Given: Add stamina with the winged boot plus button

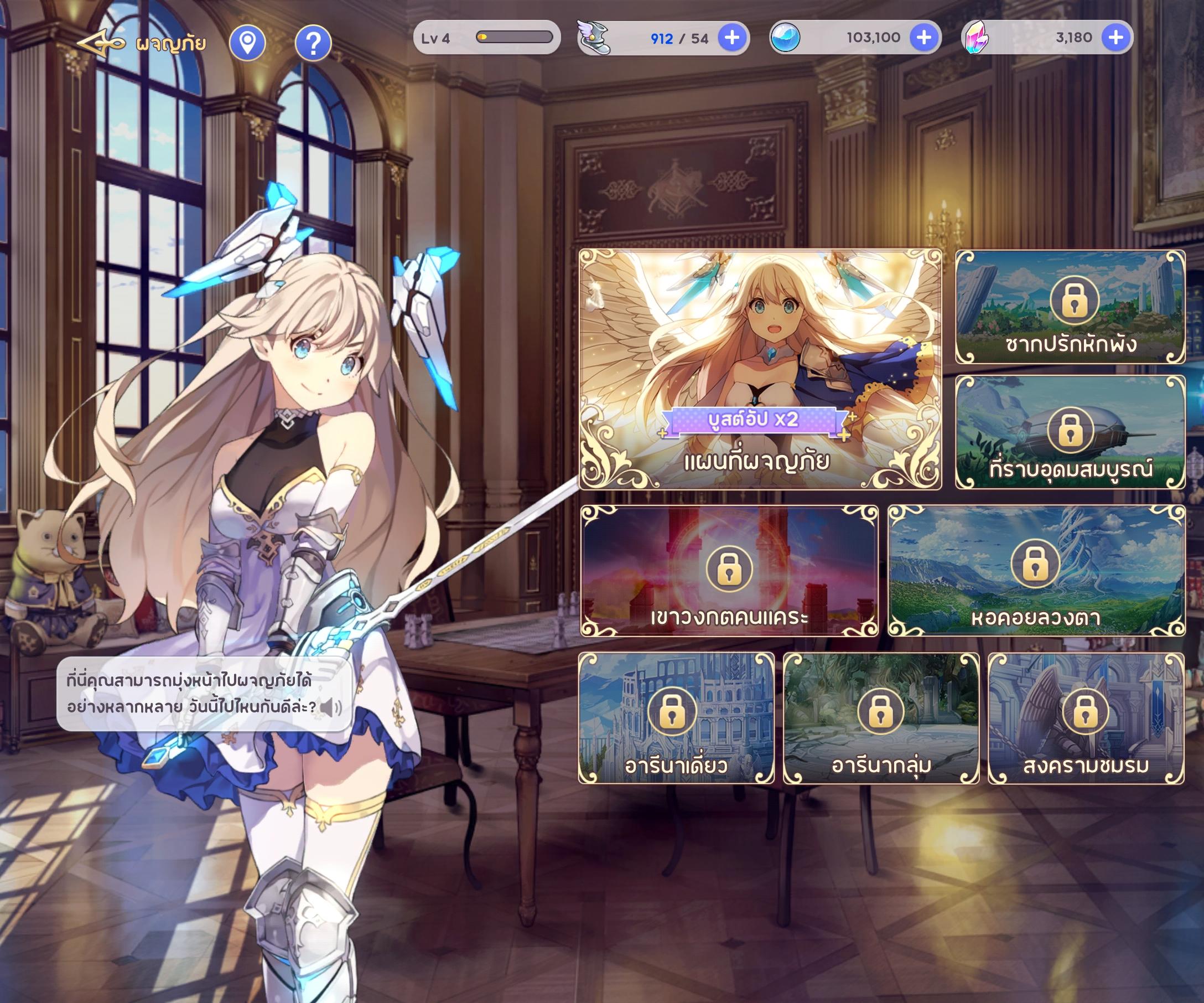Looking at the screenshot, I should pyautogui.click(x=732, y=38).
